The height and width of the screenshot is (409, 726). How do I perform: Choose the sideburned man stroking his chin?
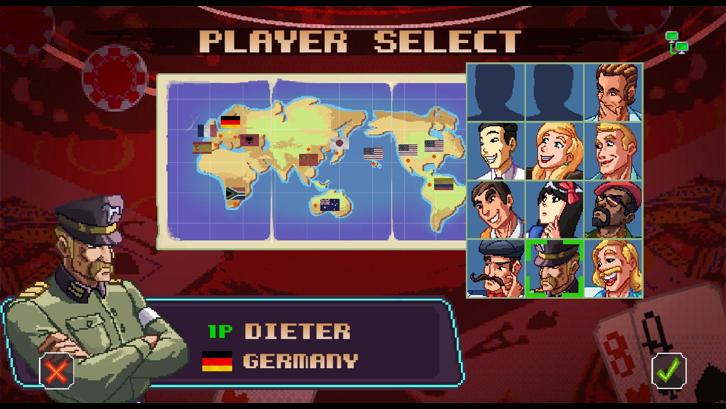[614, 92]
